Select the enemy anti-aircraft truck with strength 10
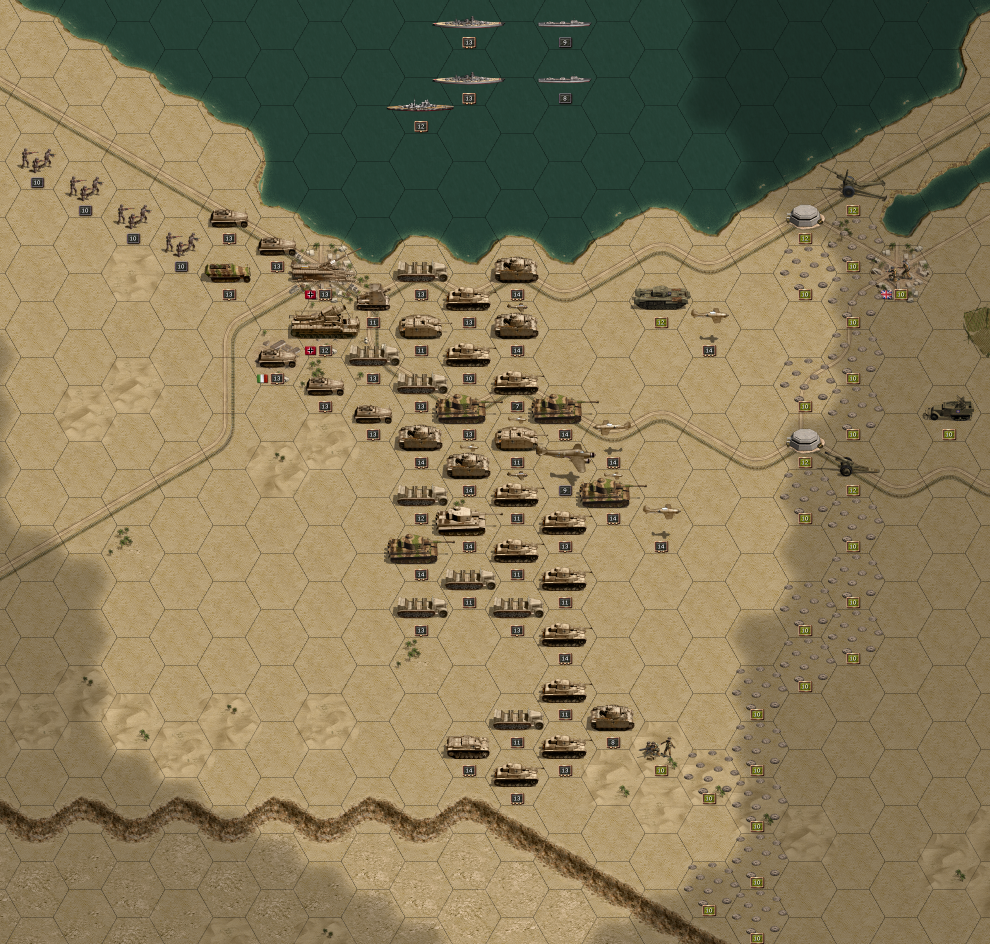The height and width of the screenshot is (944, 990). click(948, 410)
